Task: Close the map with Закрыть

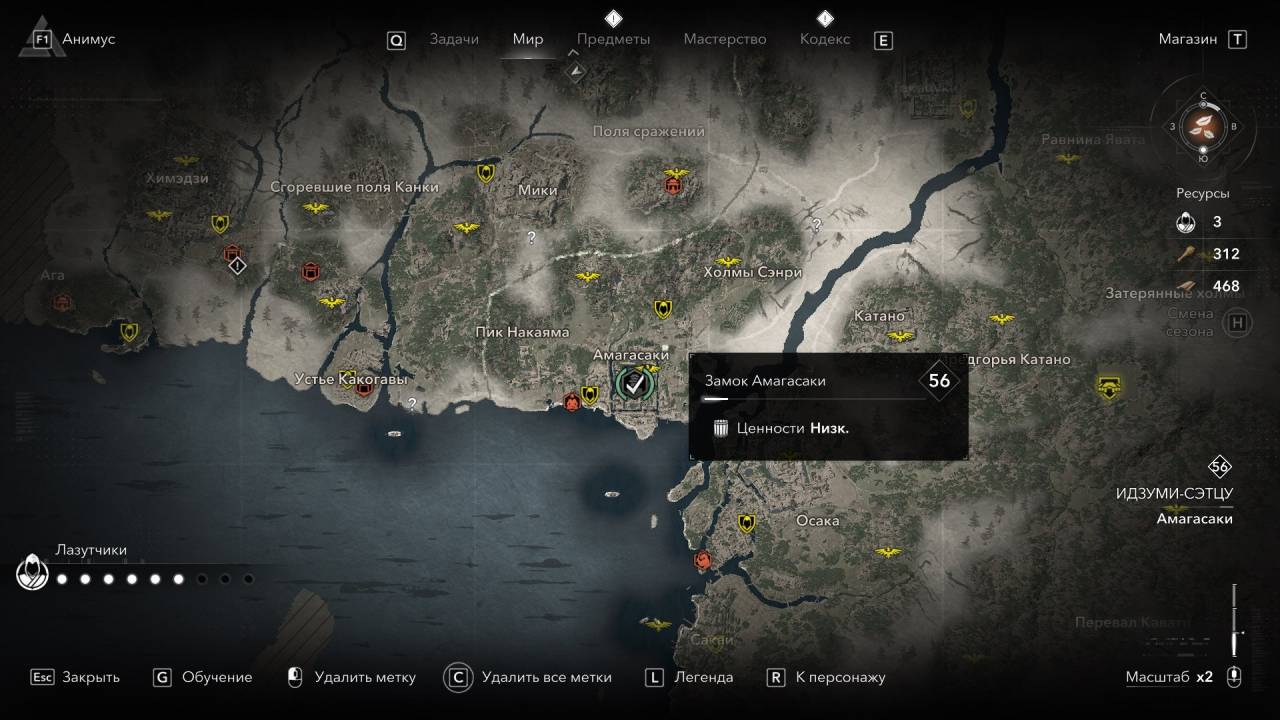Action: (x=75, y=677)
